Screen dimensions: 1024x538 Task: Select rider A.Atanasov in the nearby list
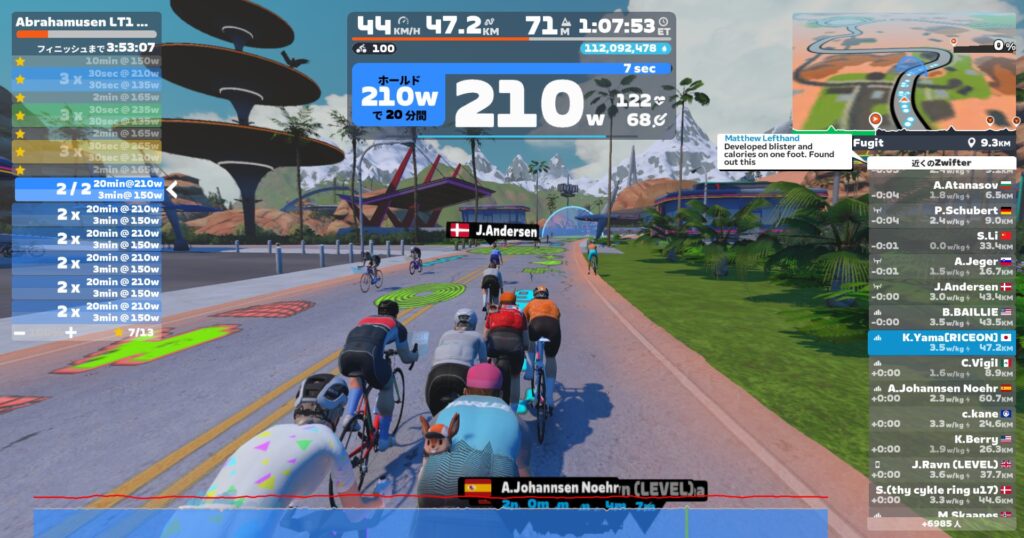click(941, 189)
